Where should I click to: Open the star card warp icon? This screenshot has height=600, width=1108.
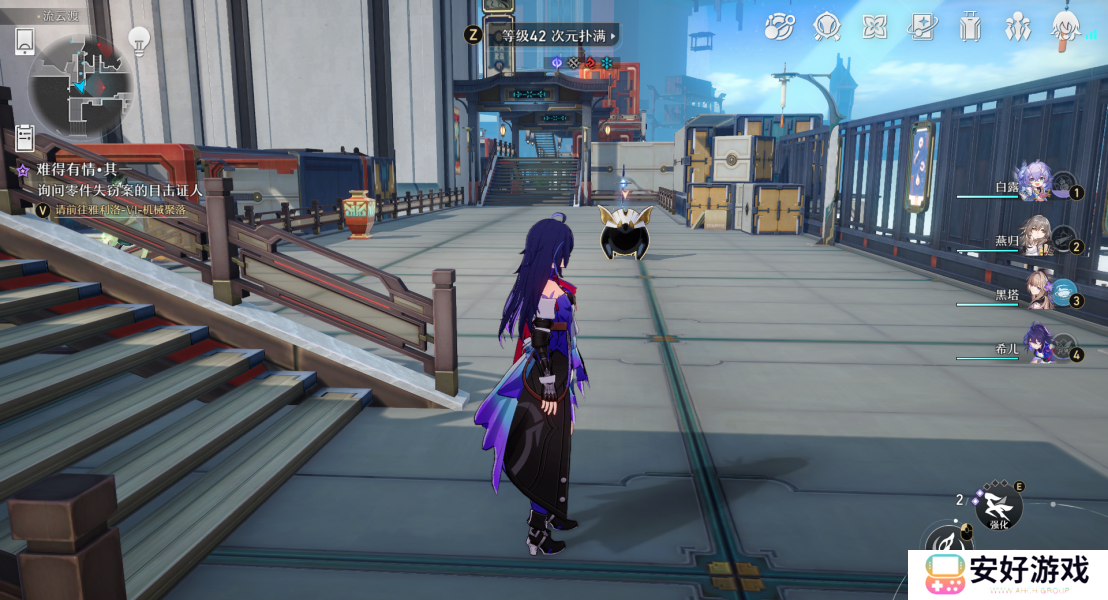click(x=922, y=27)
